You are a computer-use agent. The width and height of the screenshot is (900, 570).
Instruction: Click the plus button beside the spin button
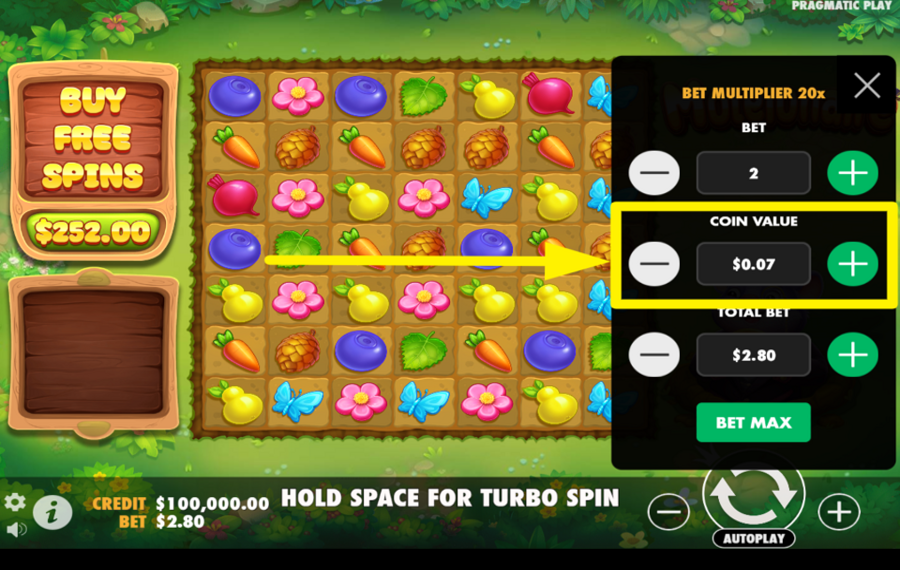838,512
